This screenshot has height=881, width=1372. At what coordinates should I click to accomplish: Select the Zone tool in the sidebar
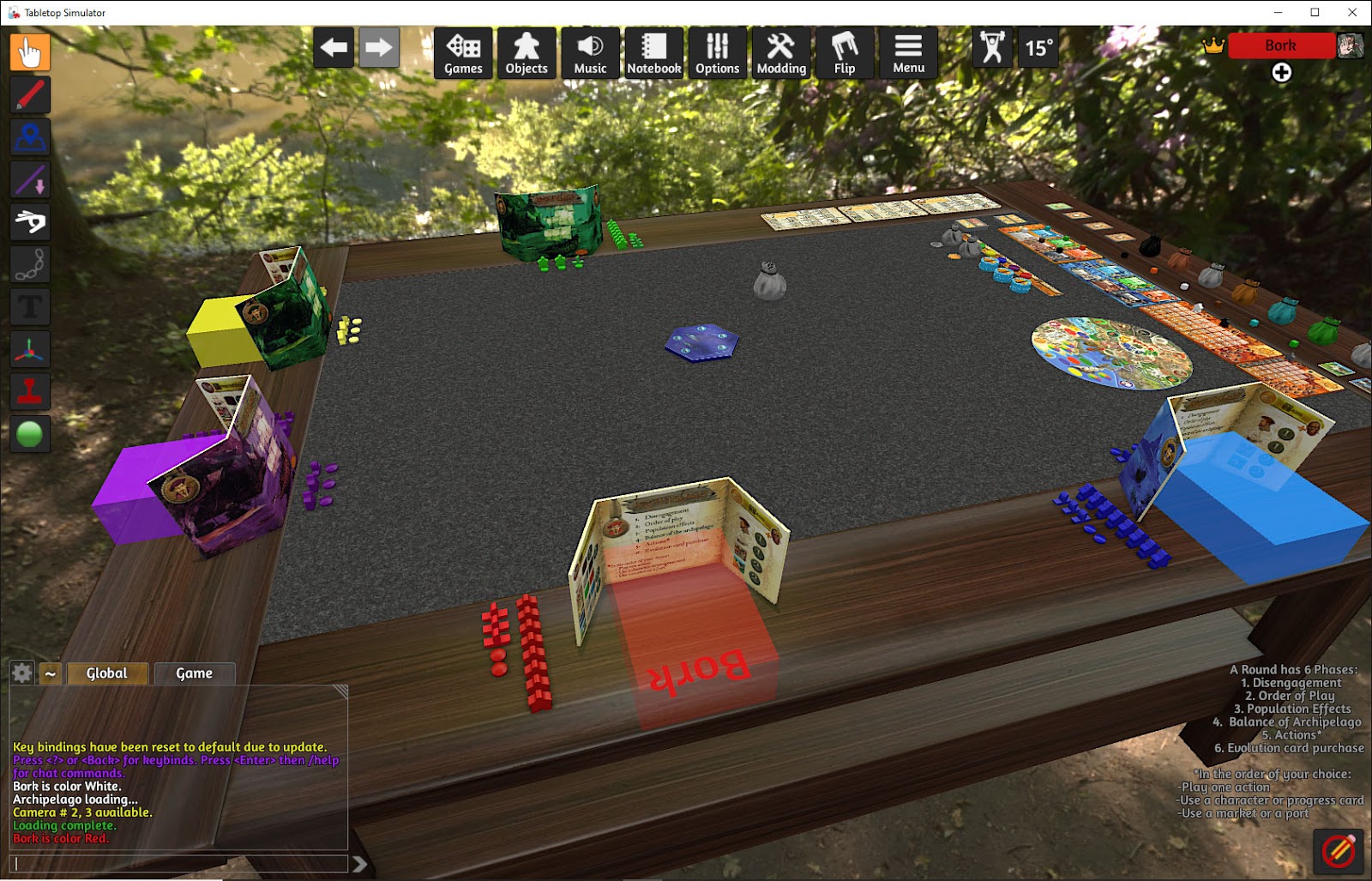[29, 137]
